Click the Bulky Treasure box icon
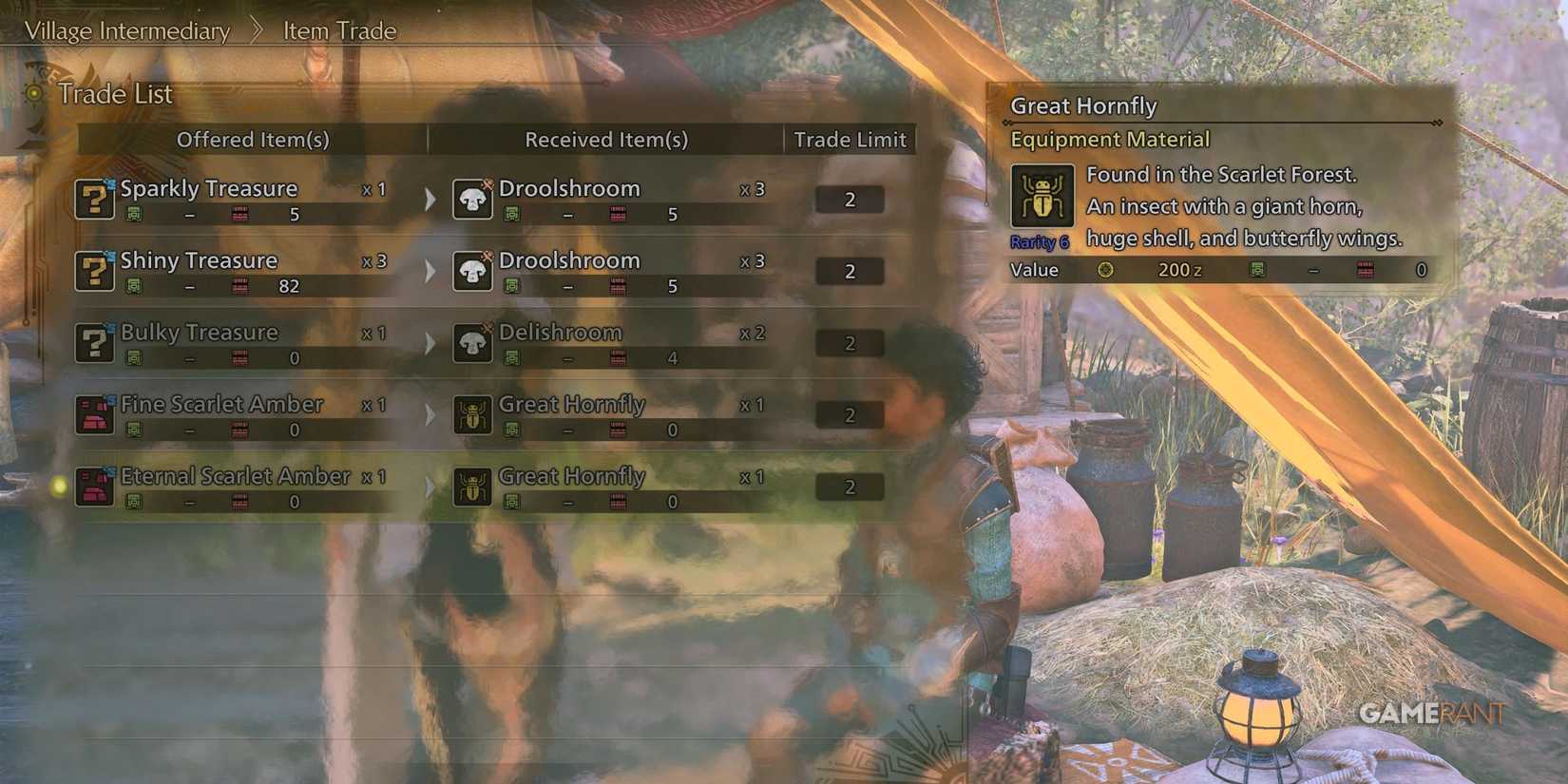The image size is (1568, 784). [94, 343]
